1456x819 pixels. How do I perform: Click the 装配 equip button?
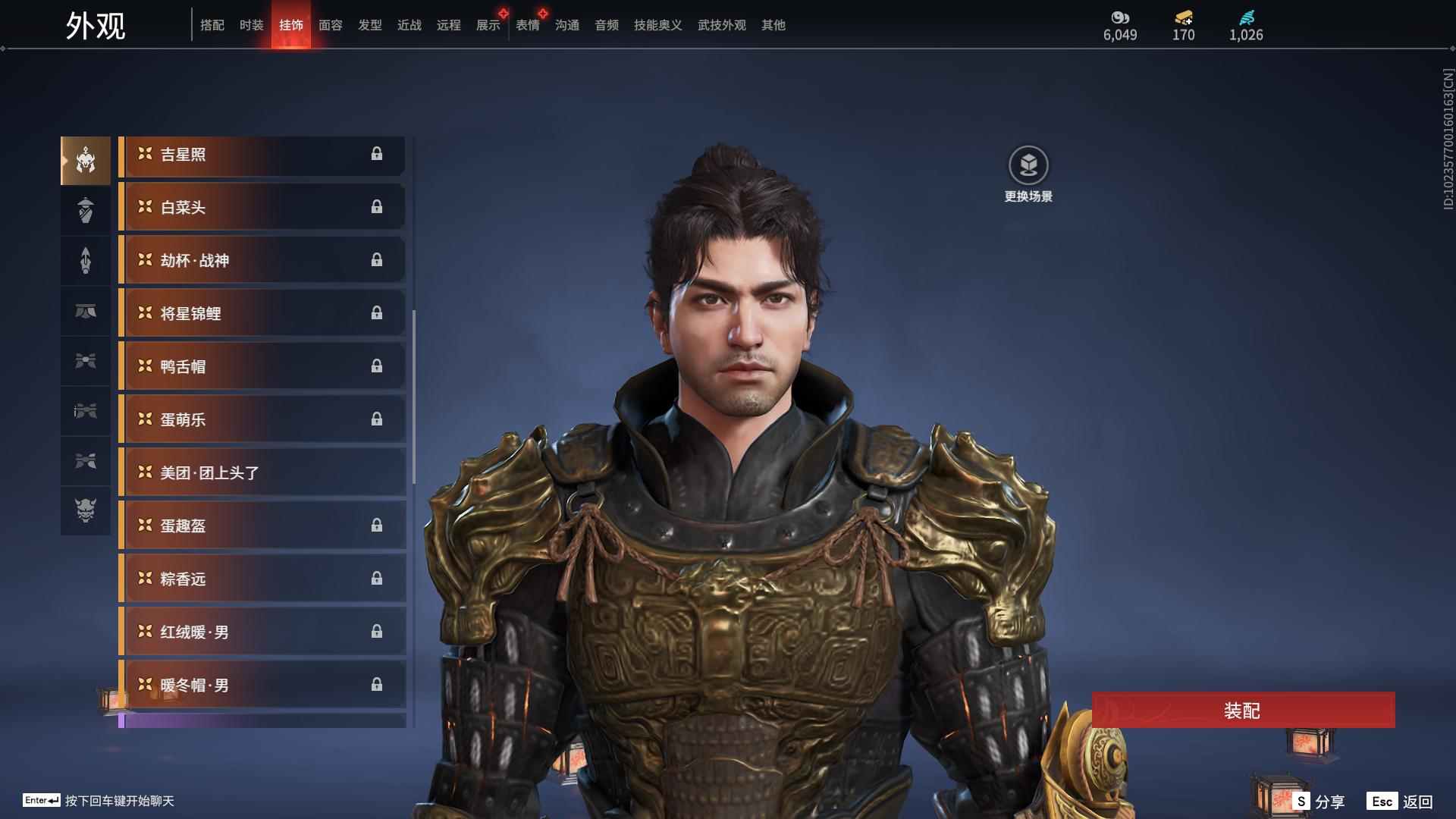1243,710
